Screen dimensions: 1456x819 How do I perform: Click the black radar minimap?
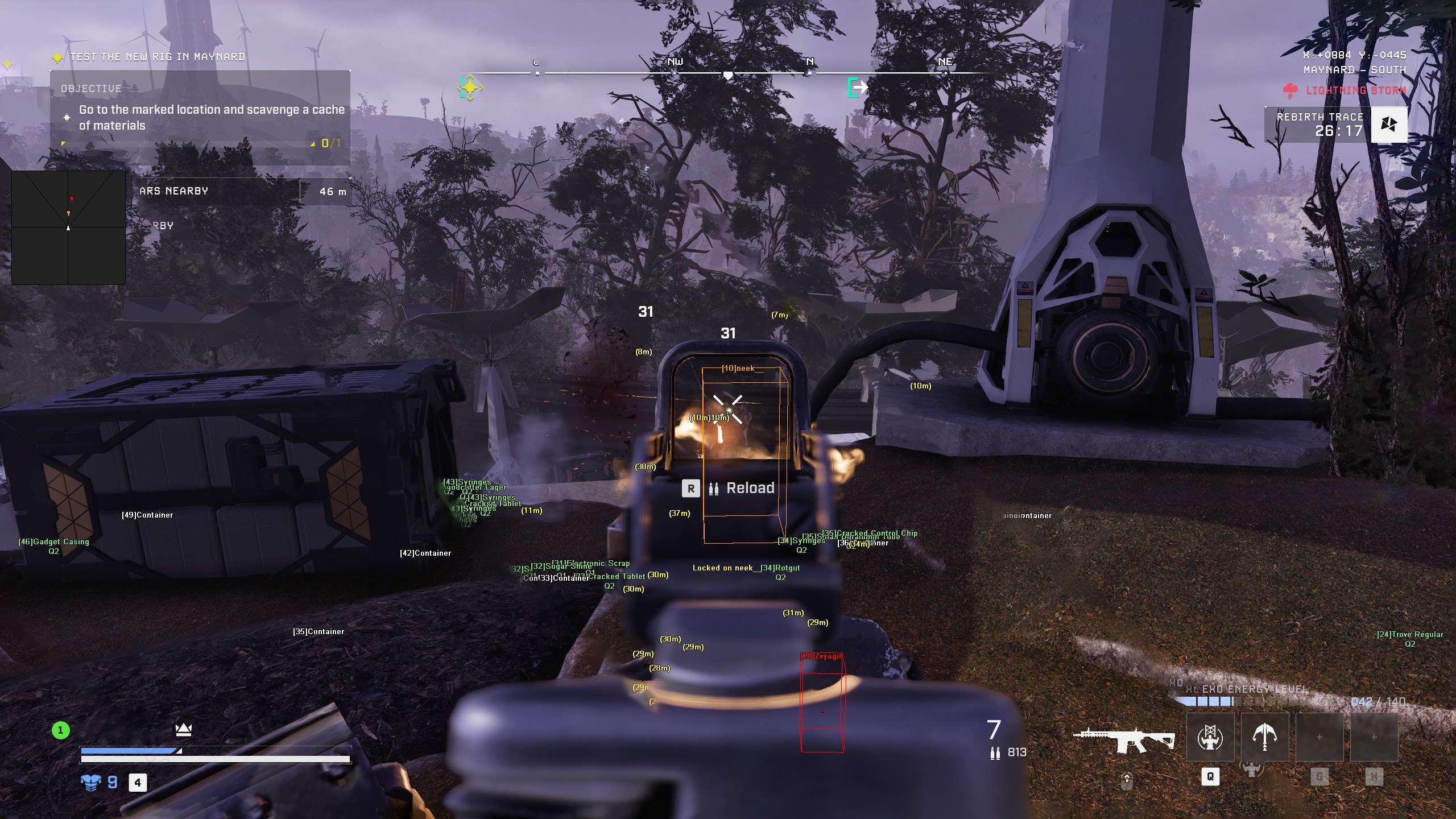pos(68,227)
